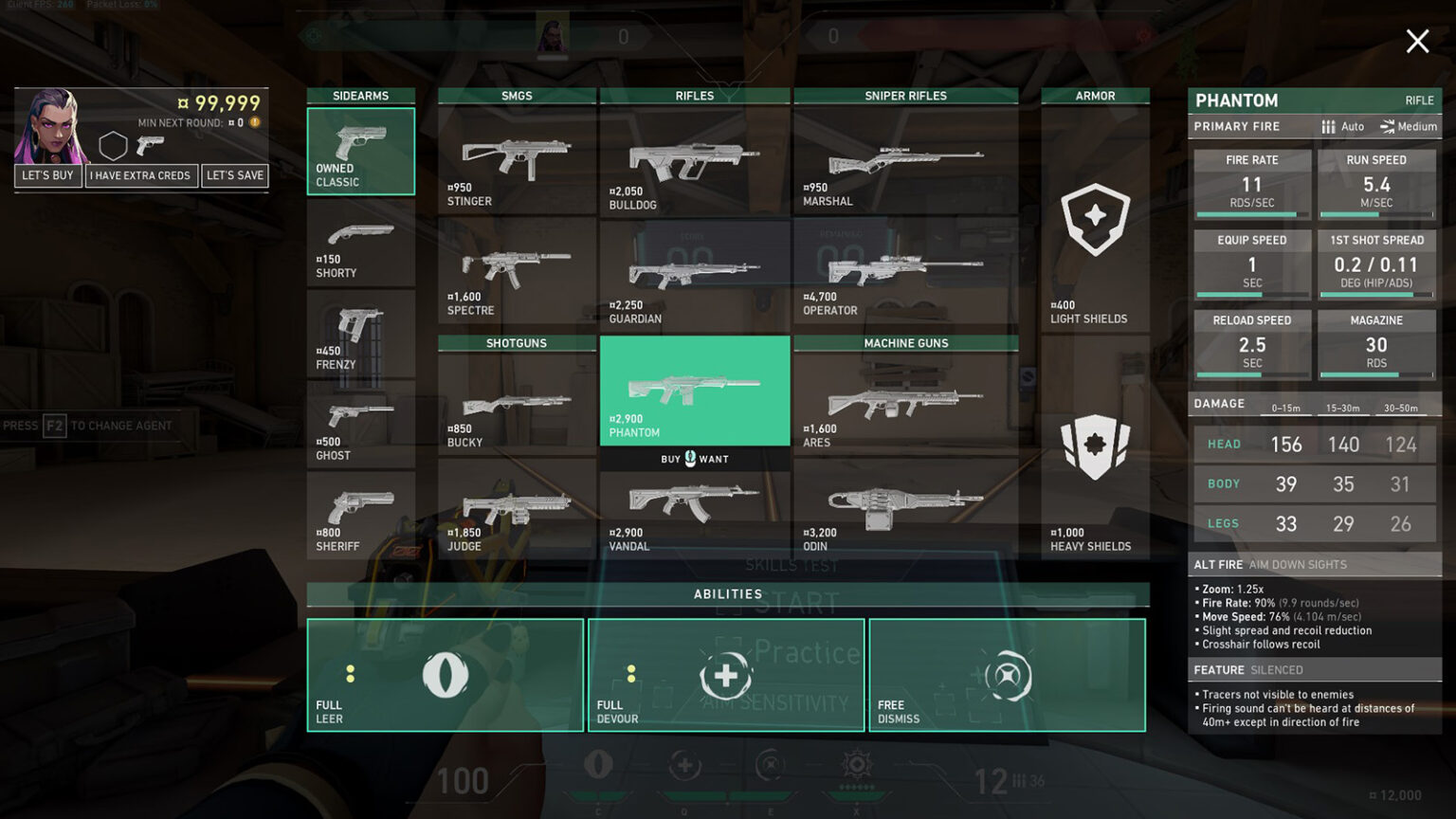Select the Devour ability icon
The width and height of the screenshot is (1456, 819).
coord(726,676)
